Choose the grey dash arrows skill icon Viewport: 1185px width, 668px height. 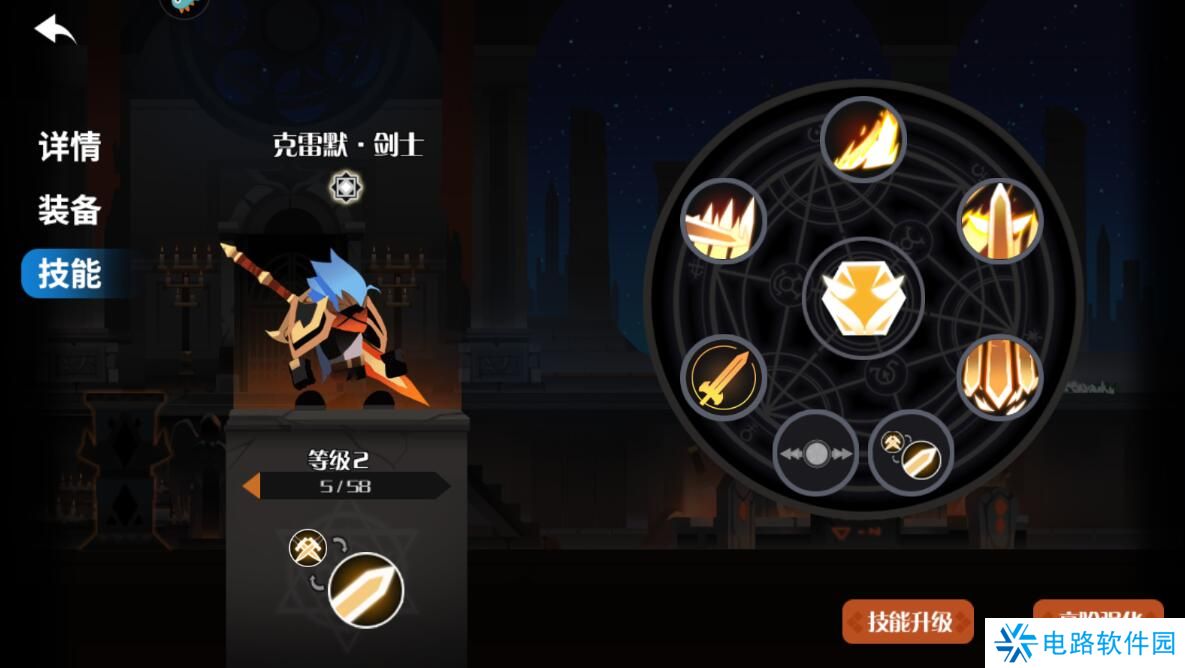(816, 454)
